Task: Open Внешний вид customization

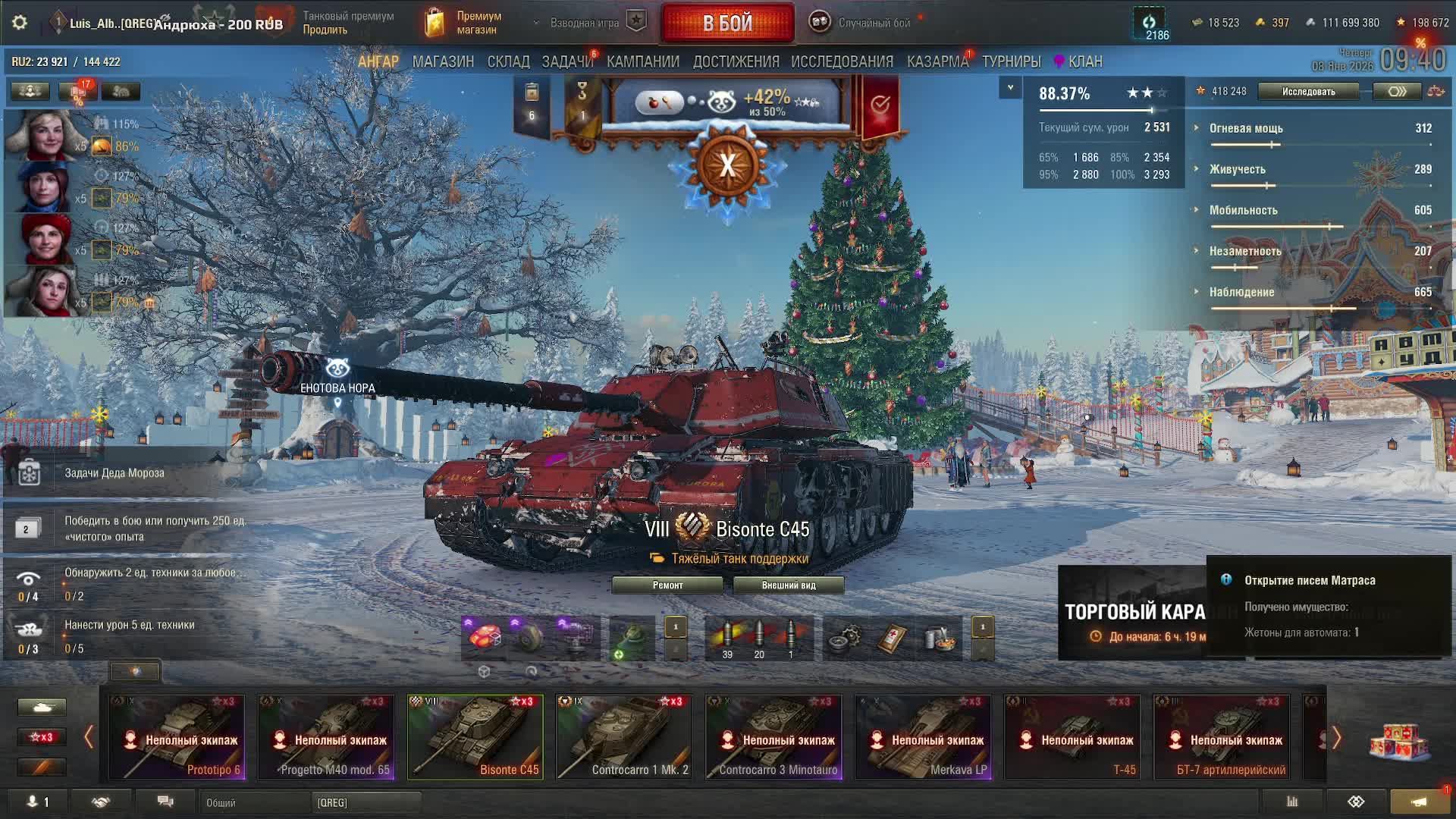Action: pos(789,585)
